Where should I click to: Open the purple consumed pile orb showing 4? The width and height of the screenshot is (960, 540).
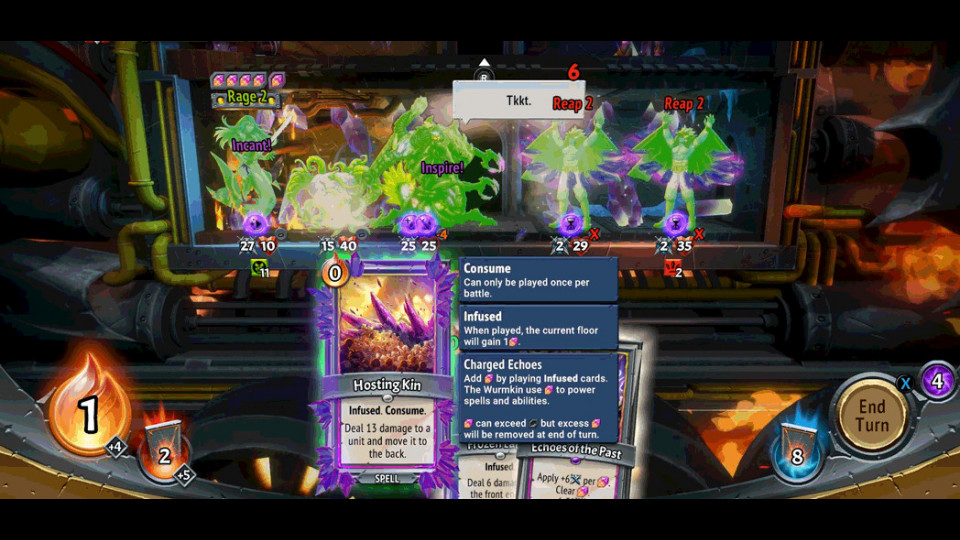point(937,381)
